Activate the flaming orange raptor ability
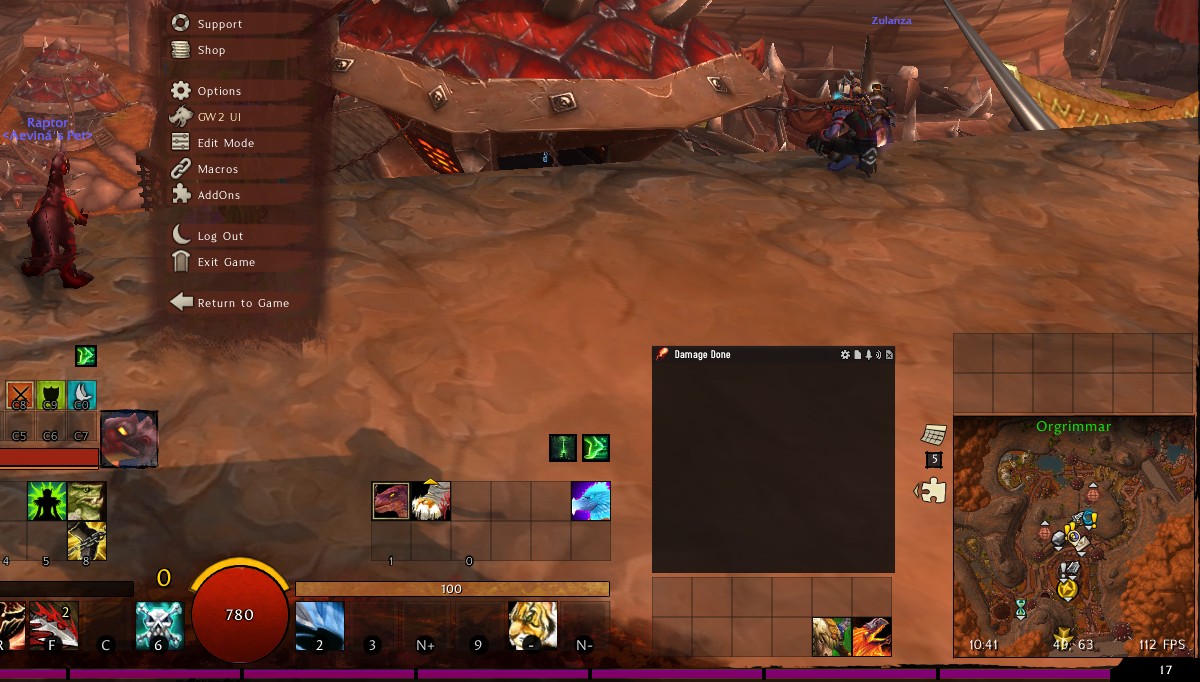The image size is (1200, 682). 871,637
